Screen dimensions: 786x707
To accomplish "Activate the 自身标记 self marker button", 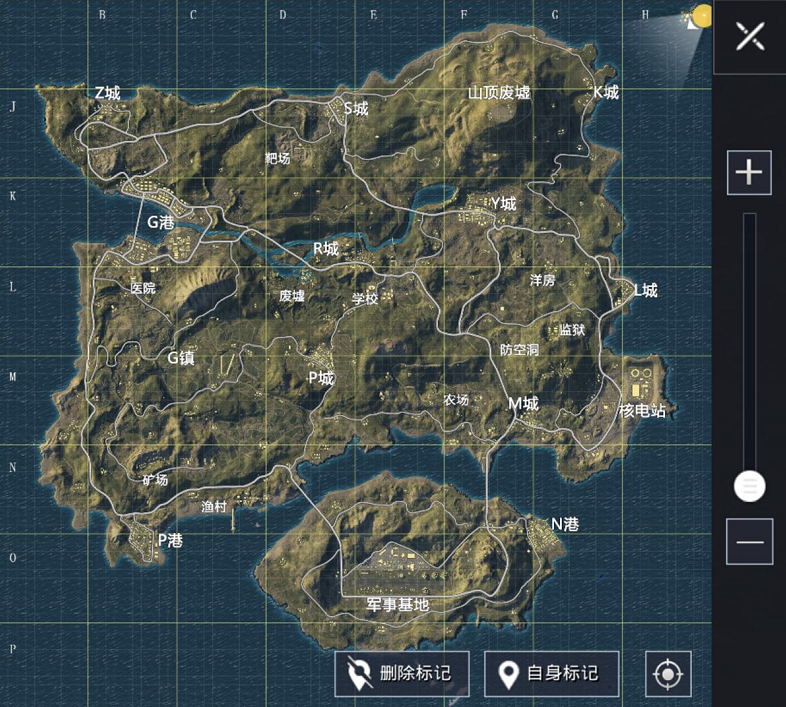I will coord(551,674).
